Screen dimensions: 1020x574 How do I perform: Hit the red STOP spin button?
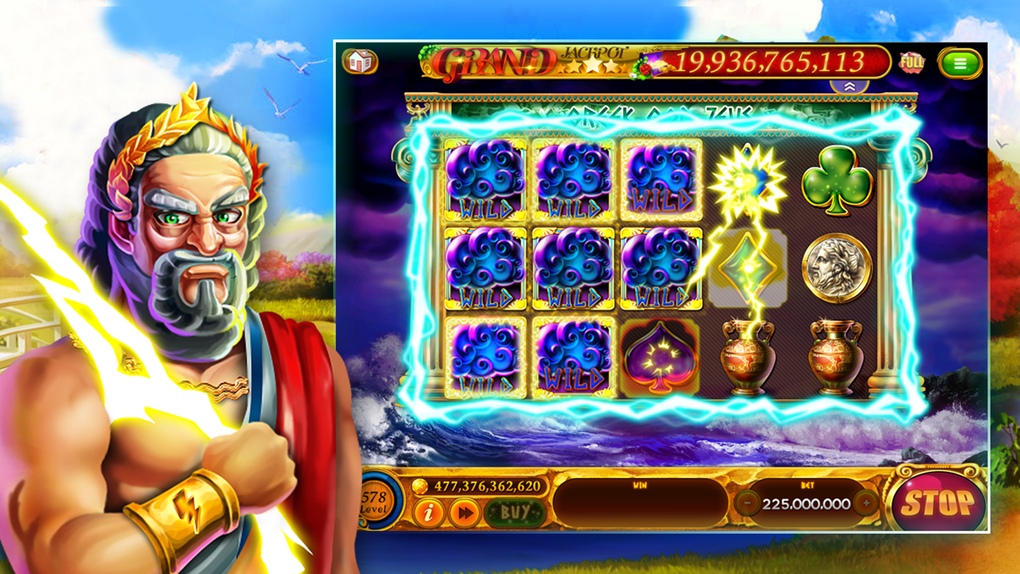[x=937, y=502]
